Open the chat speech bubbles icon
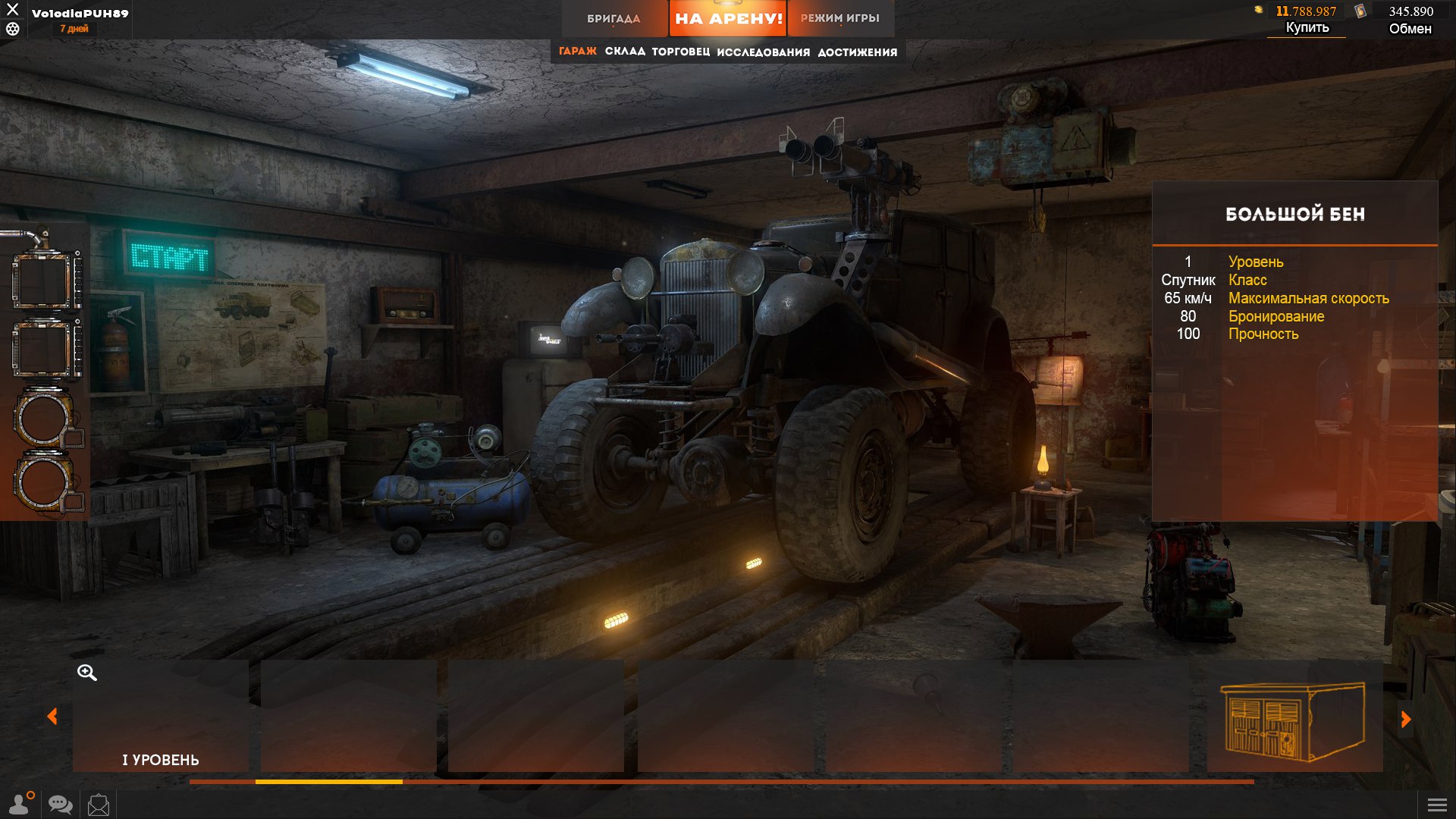Screen dimensions: 1456x819 click(60, 804)
